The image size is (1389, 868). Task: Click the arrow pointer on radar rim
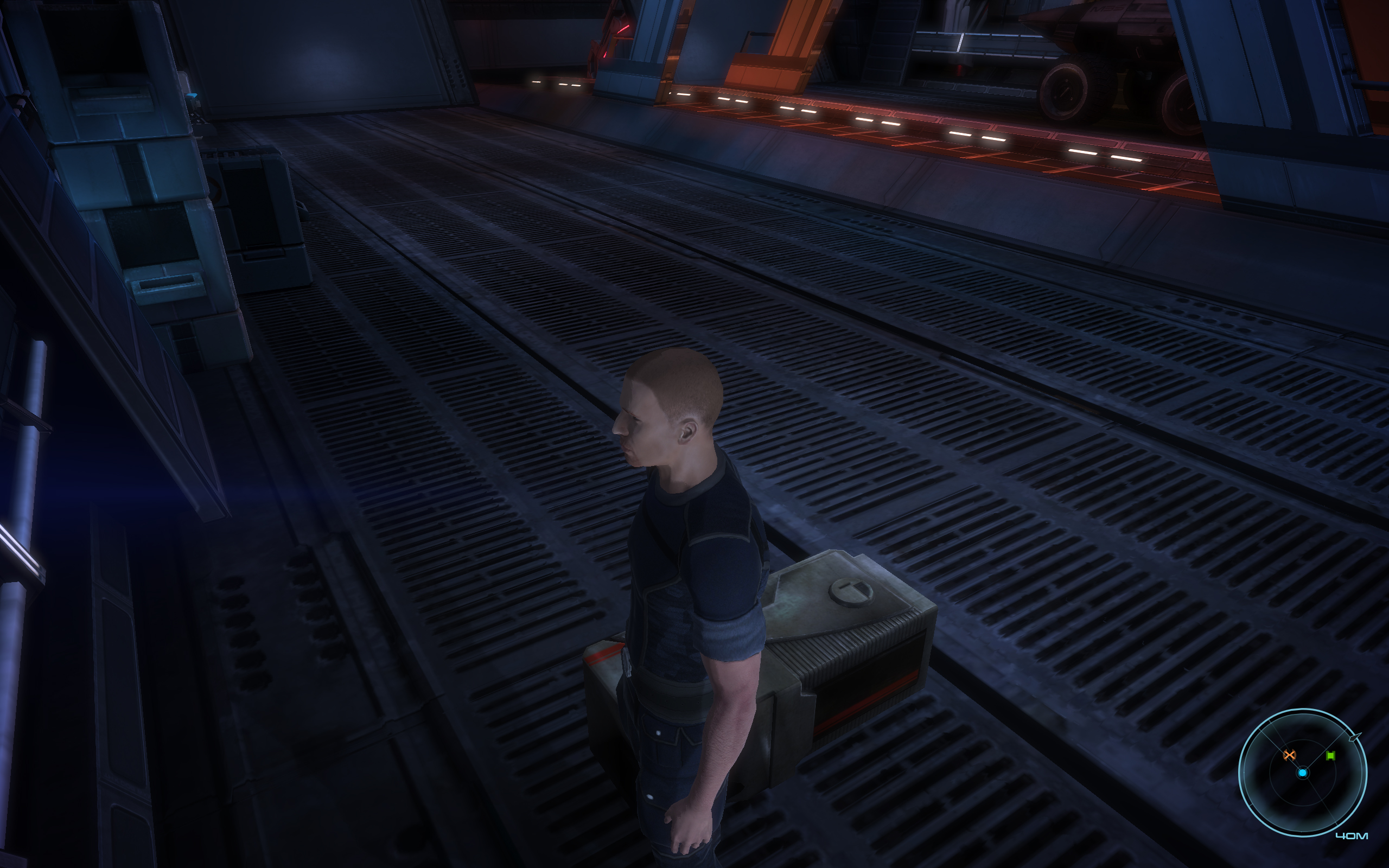point(1355,736)
